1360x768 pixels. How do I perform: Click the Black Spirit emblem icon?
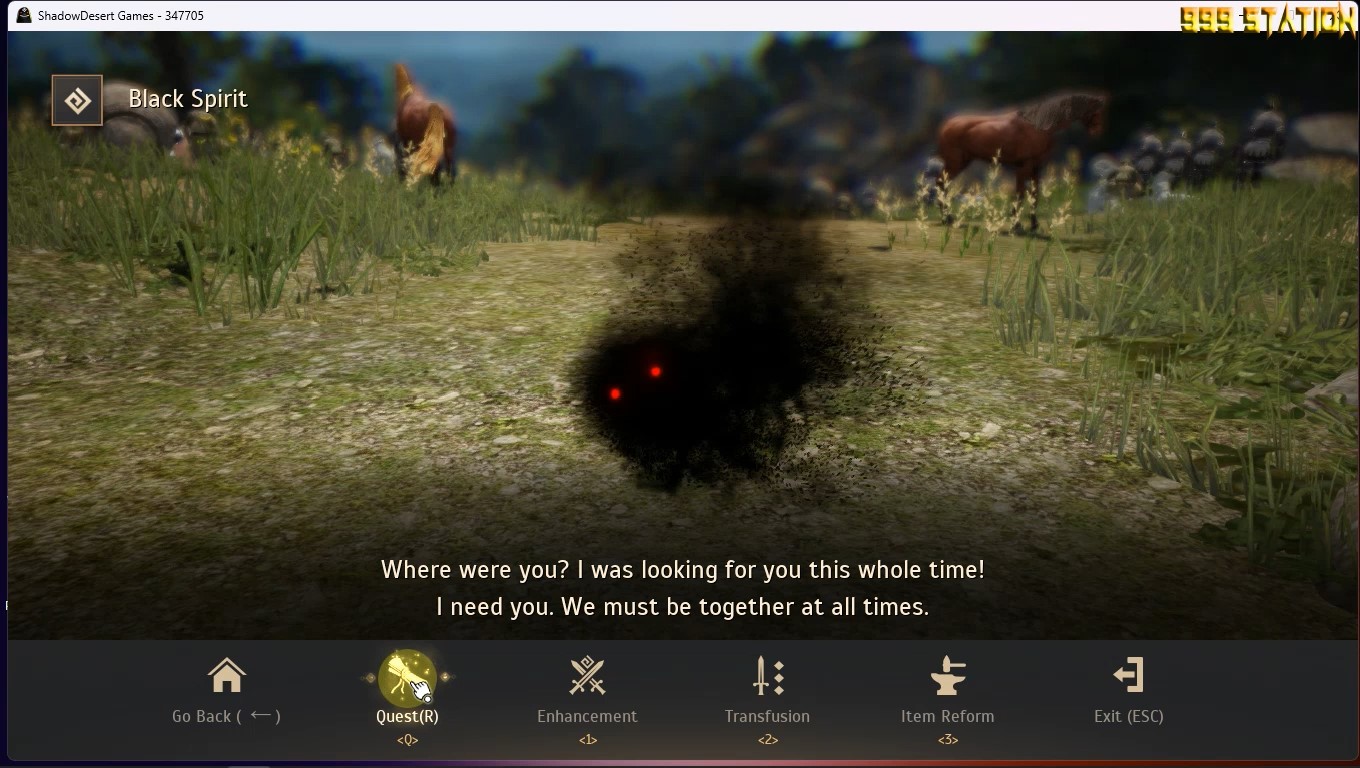77,100
